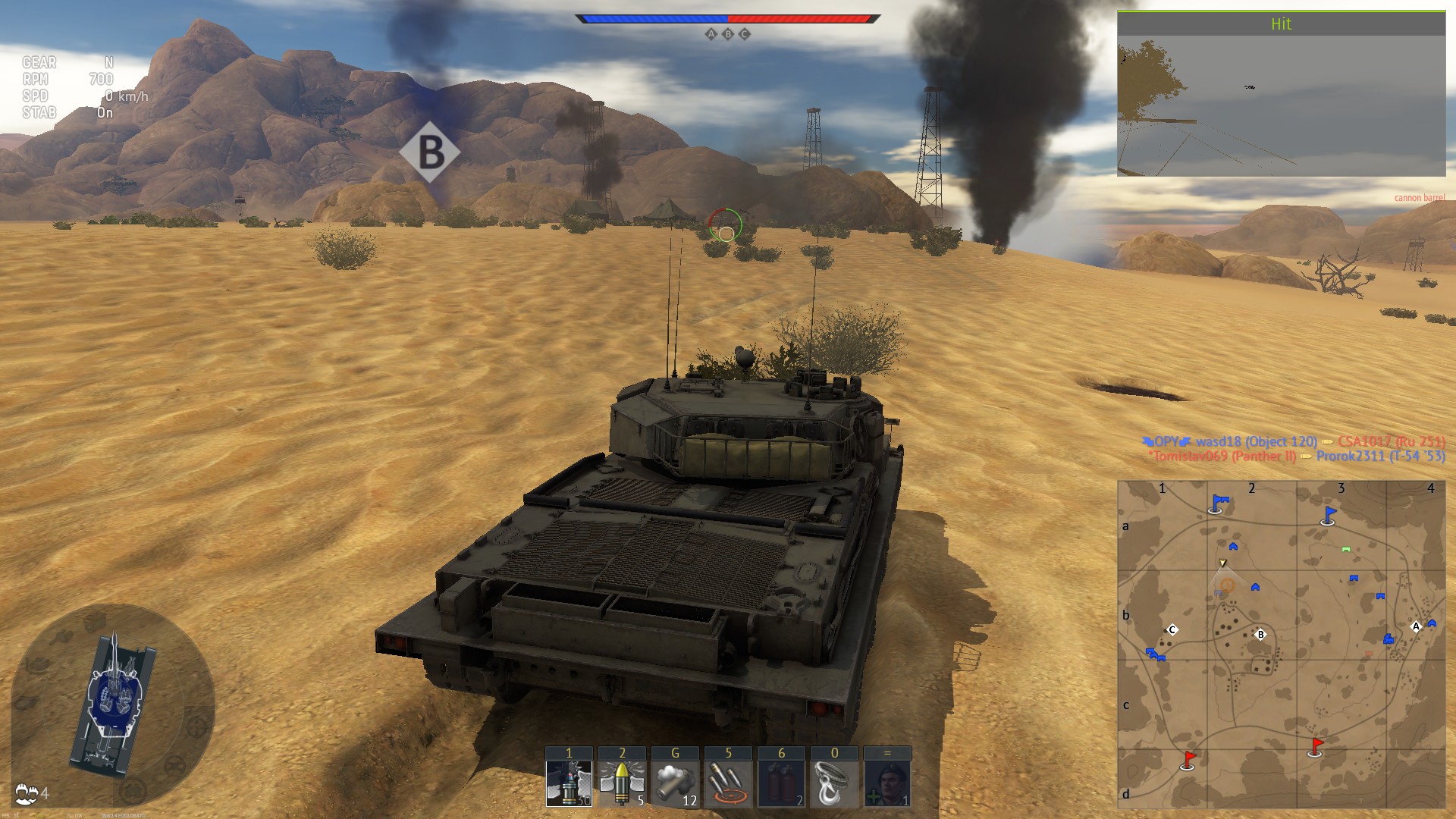Click capture point C on the minimap
This screenshot has width=1456, height=819.
coord(1172,629)
